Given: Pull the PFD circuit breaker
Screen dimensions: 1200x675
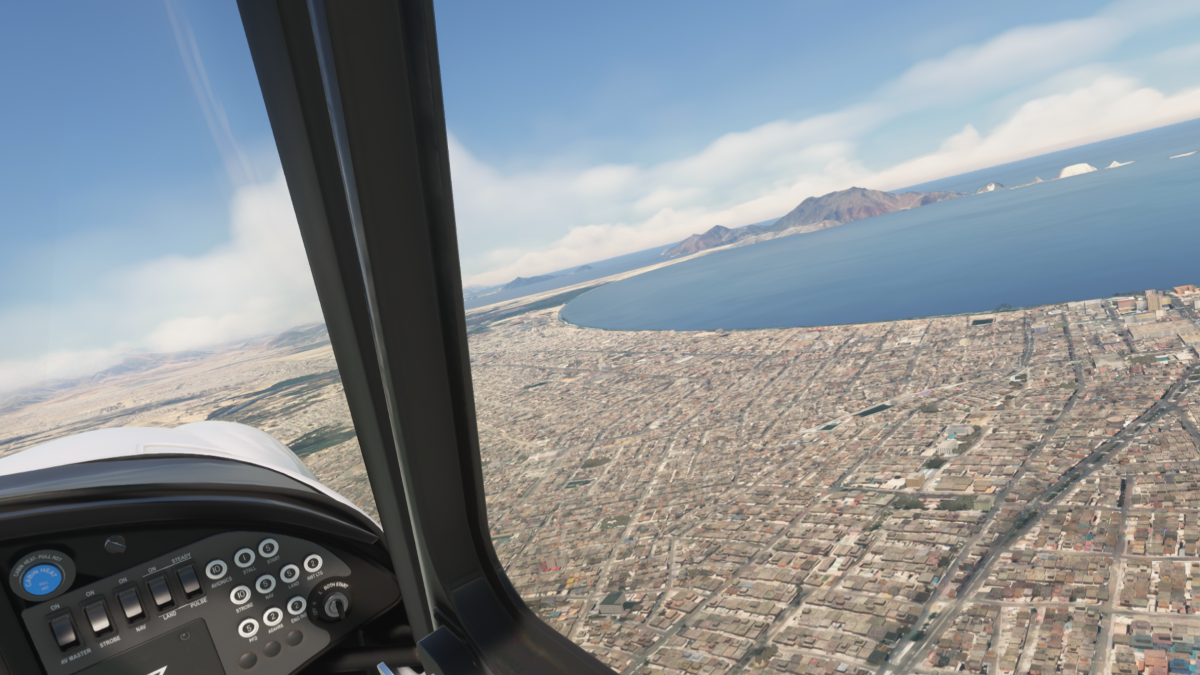Looking at the screenshot, I should (x=248, y=627).
